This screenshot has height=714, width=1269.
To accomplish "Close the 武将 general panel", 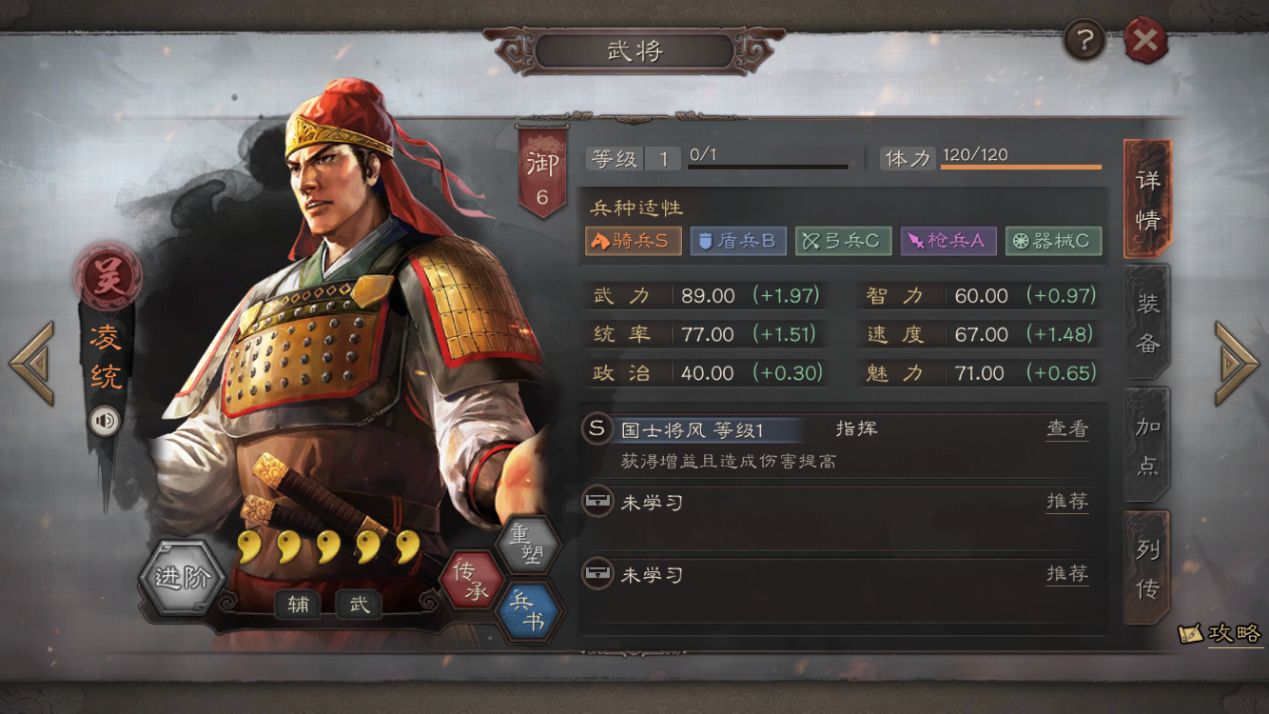I will [x=1145, y=41].
